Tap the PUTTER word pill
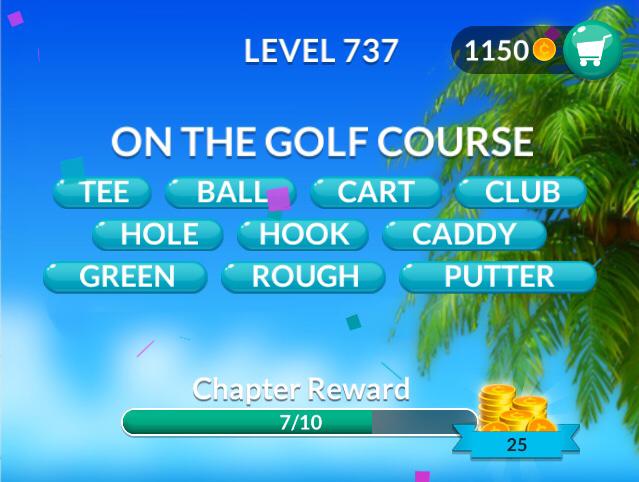This screenshot has height=482, width=639. [497, 277]
